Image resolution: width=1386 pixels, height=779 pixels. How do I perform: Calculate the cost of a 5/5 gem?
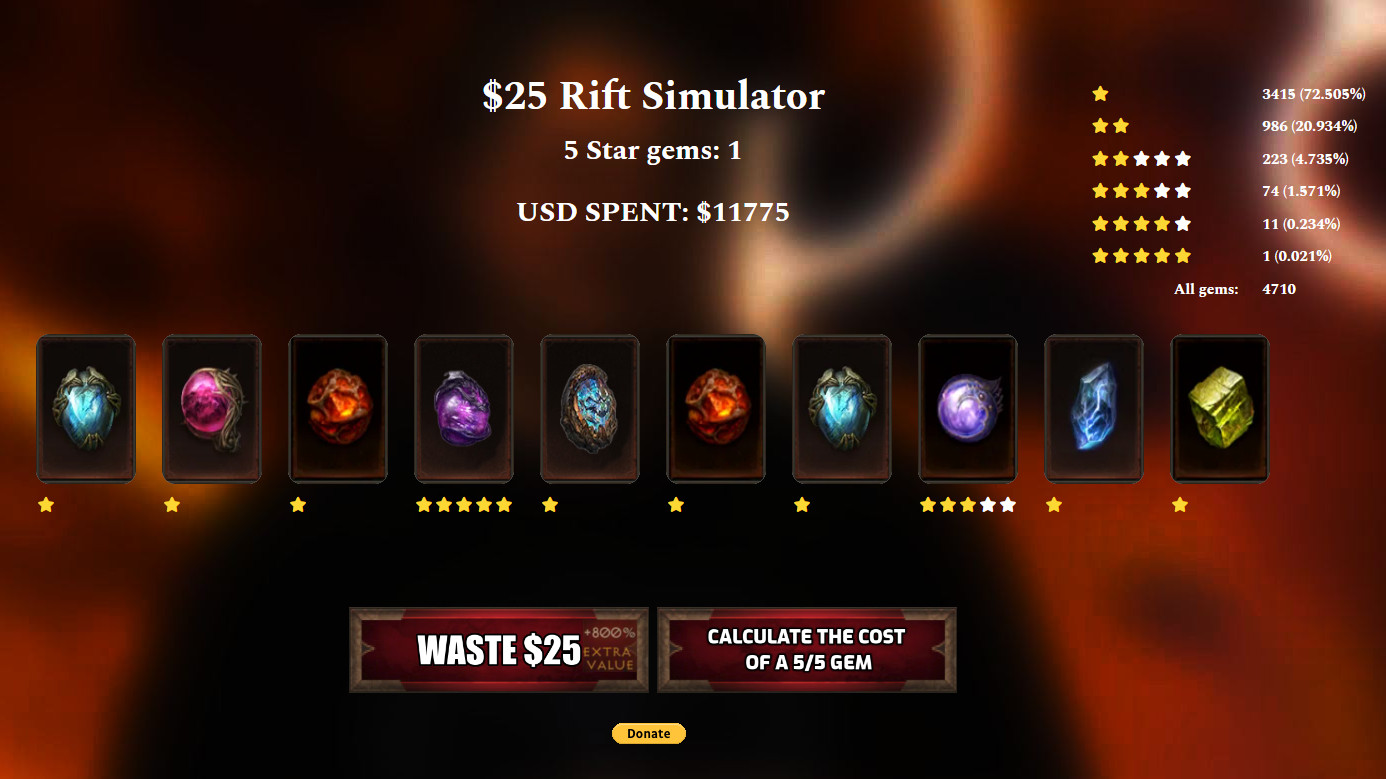click(806, 650)
